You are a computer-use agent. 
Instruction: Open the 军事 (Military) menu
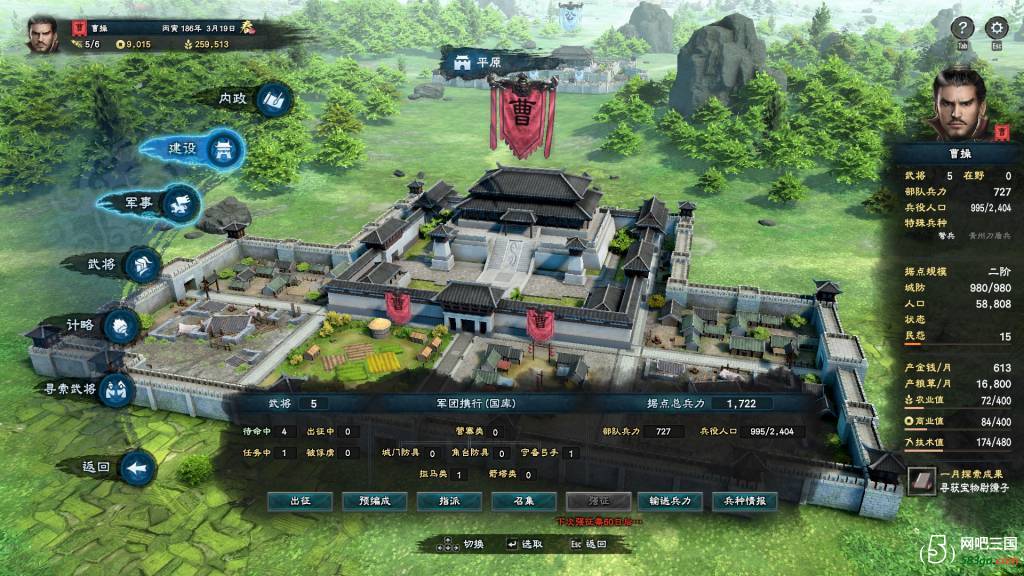point(179,203)
